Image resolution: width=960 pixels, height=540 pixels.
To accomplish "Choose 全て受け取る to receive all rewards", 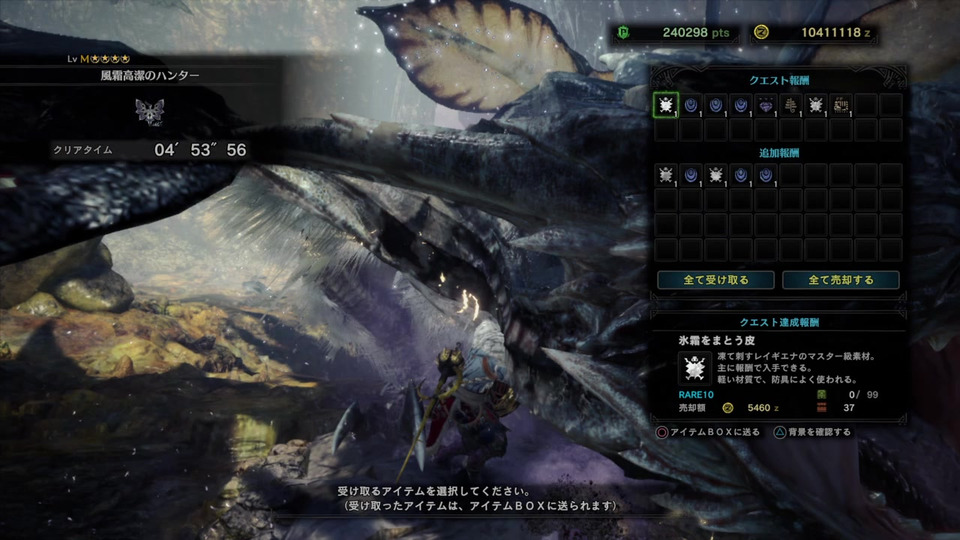I will tap(717, 280).
